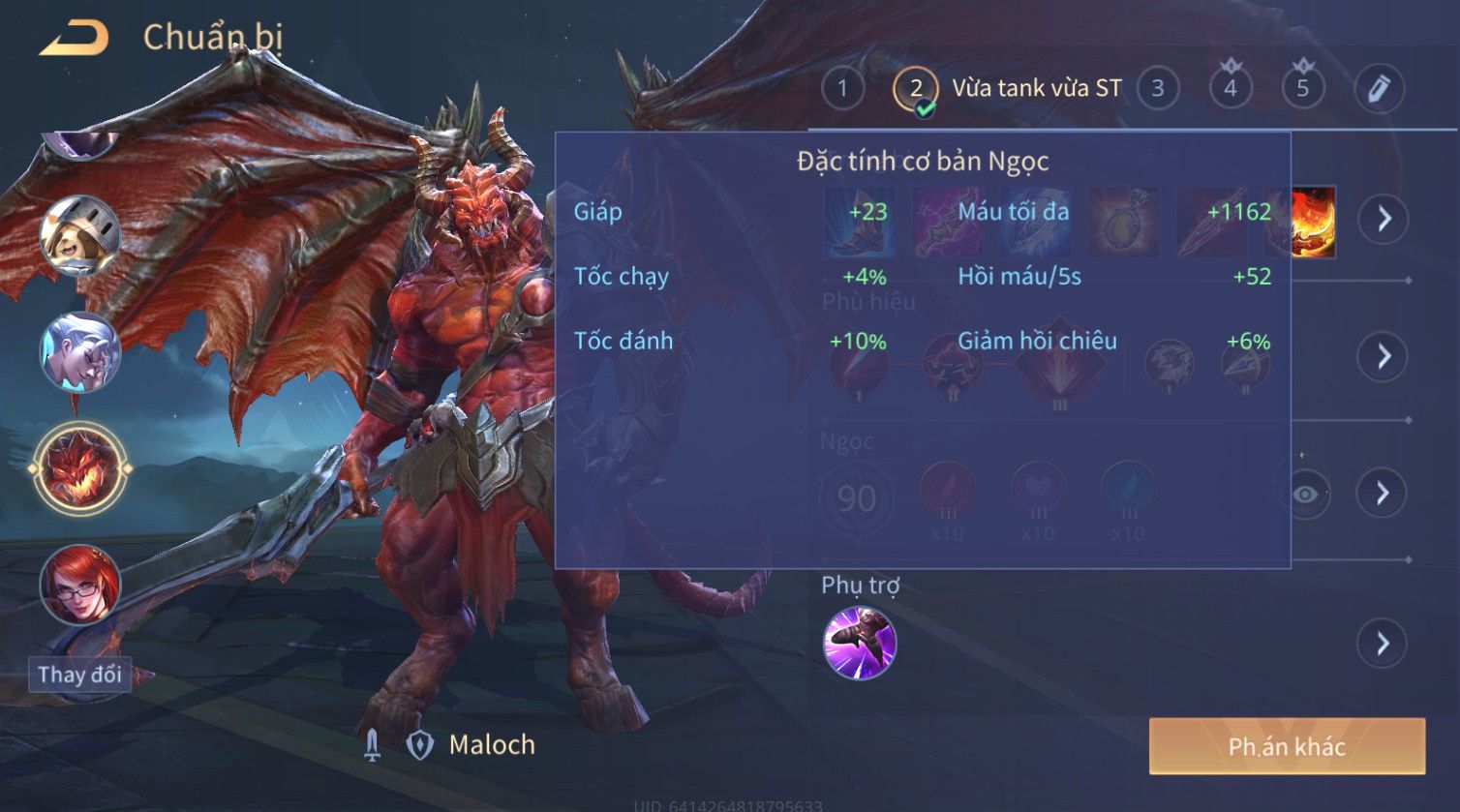The height and width of the screenshot is (812, 1460).
Task: Change hero with Thay đổi button
Action: tap(79, 675)
